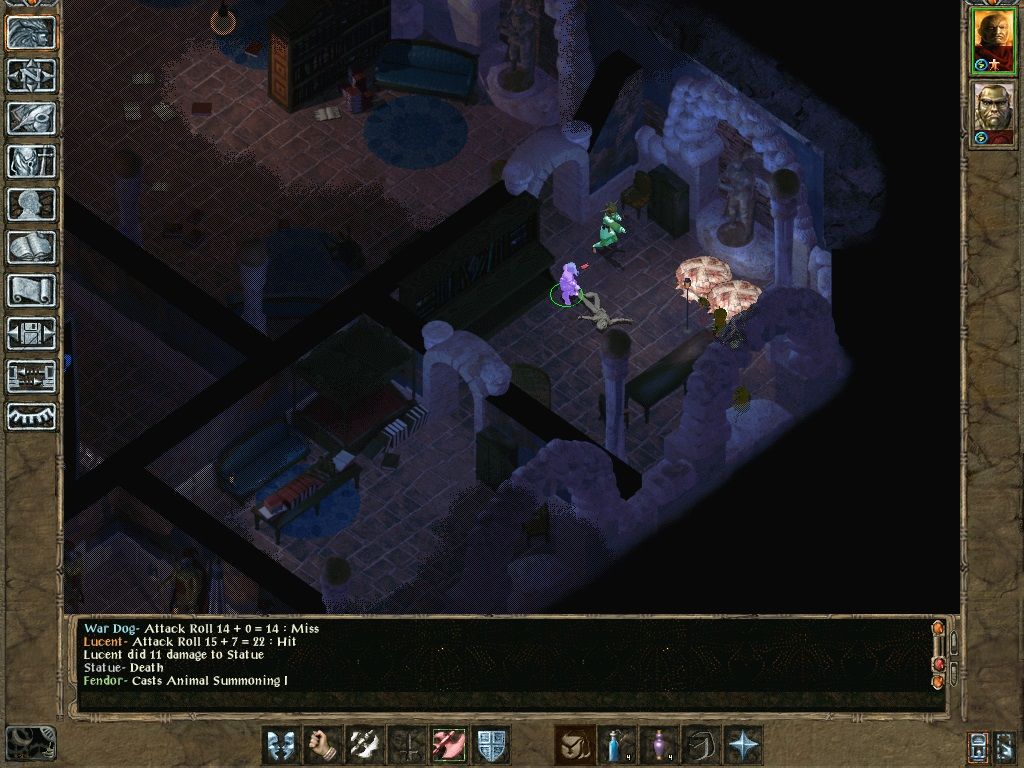
Task: Select the highlighted red axe weapon slot
Action: point(449,745)
